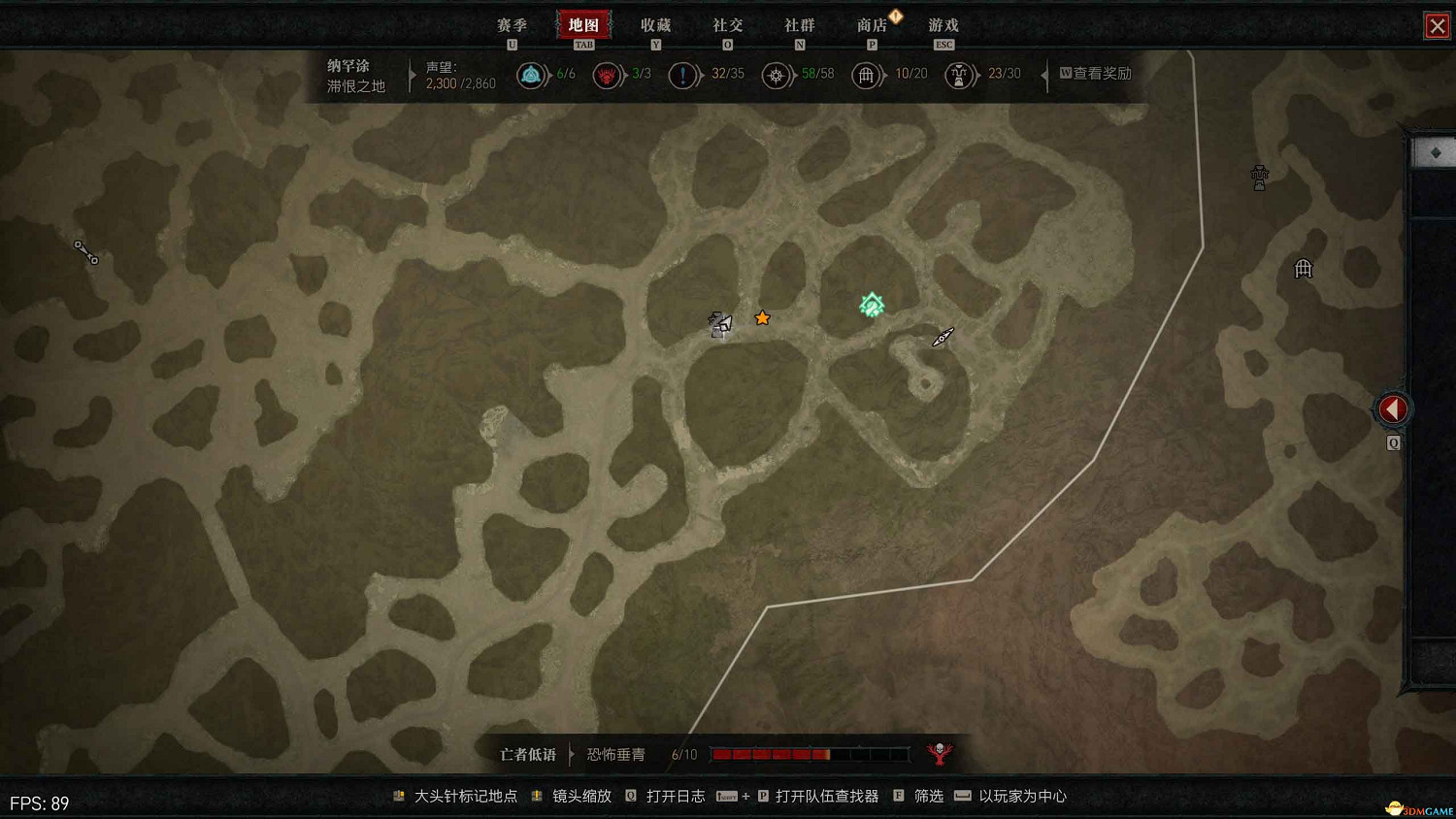Image resolution: width=1456 pixels, height=819 pixels.
Task: Switch to the 收藏 tab
Action: pos(656,25)
